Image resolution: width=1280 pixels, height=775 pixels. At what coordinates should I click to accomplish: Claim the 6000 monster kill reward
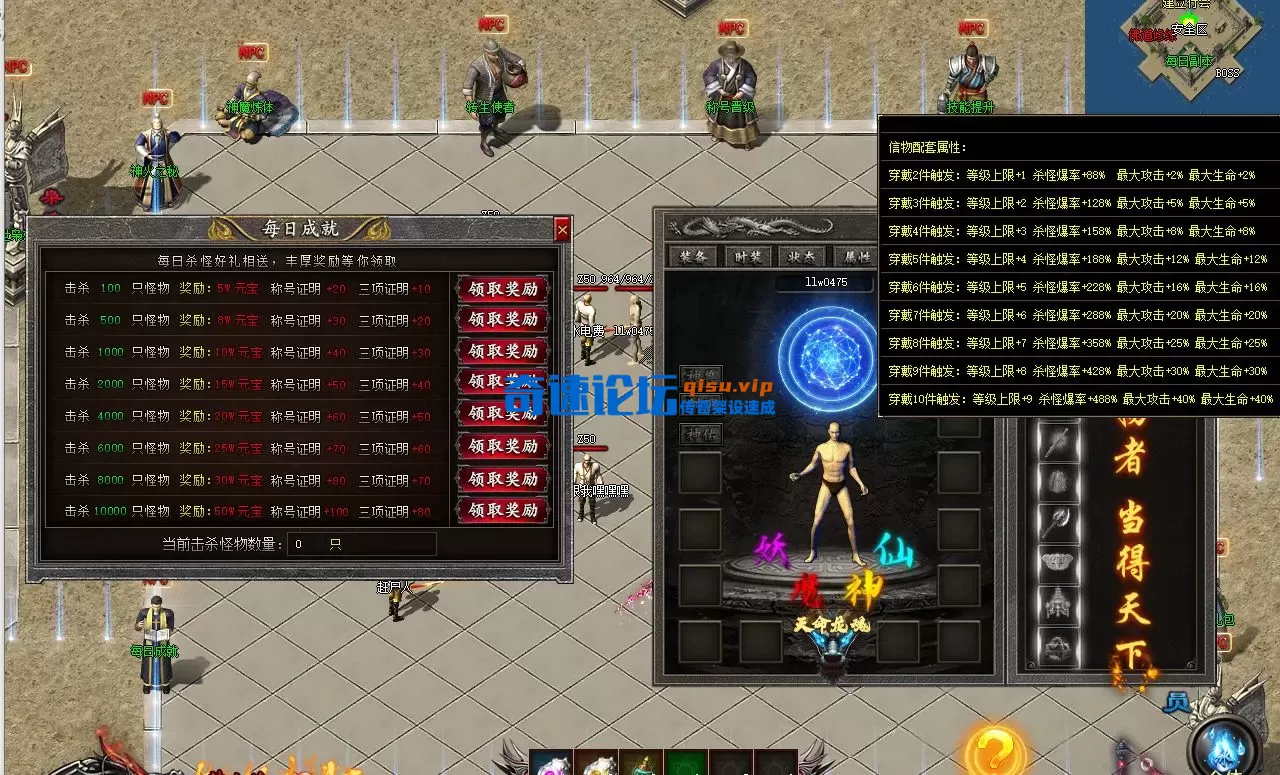coord(503,447)
